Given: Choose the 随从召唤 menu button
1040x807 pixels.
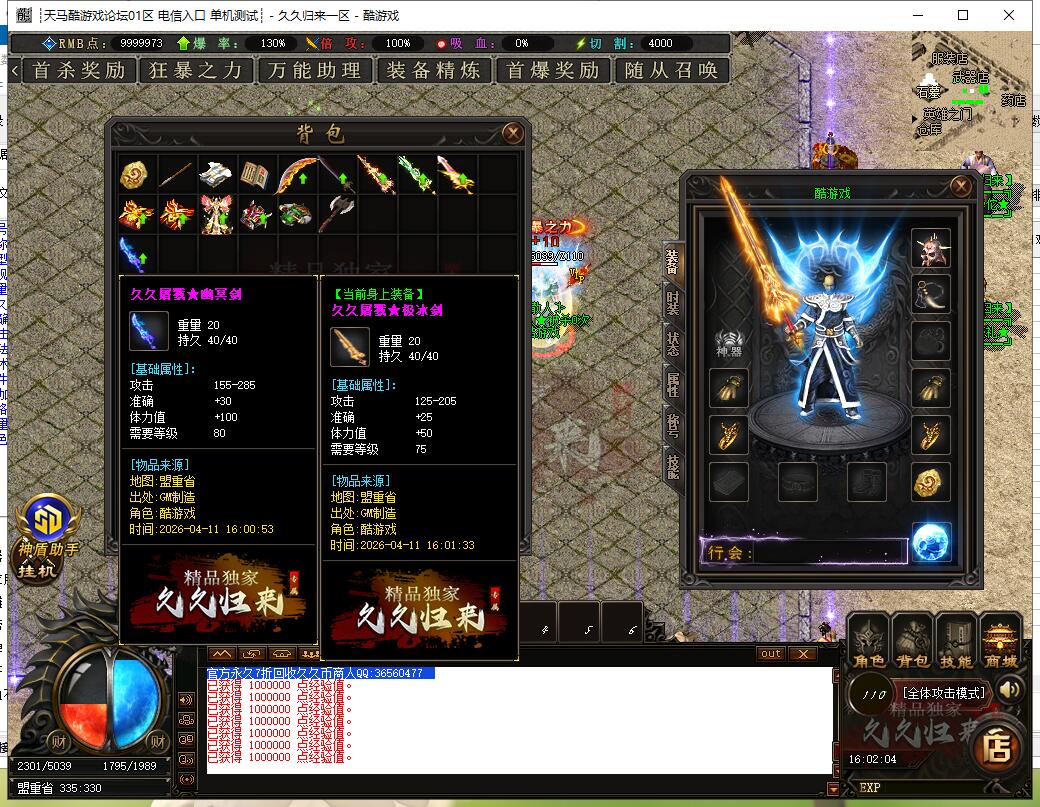Looking at the screenshot, I should coord(671,70).
